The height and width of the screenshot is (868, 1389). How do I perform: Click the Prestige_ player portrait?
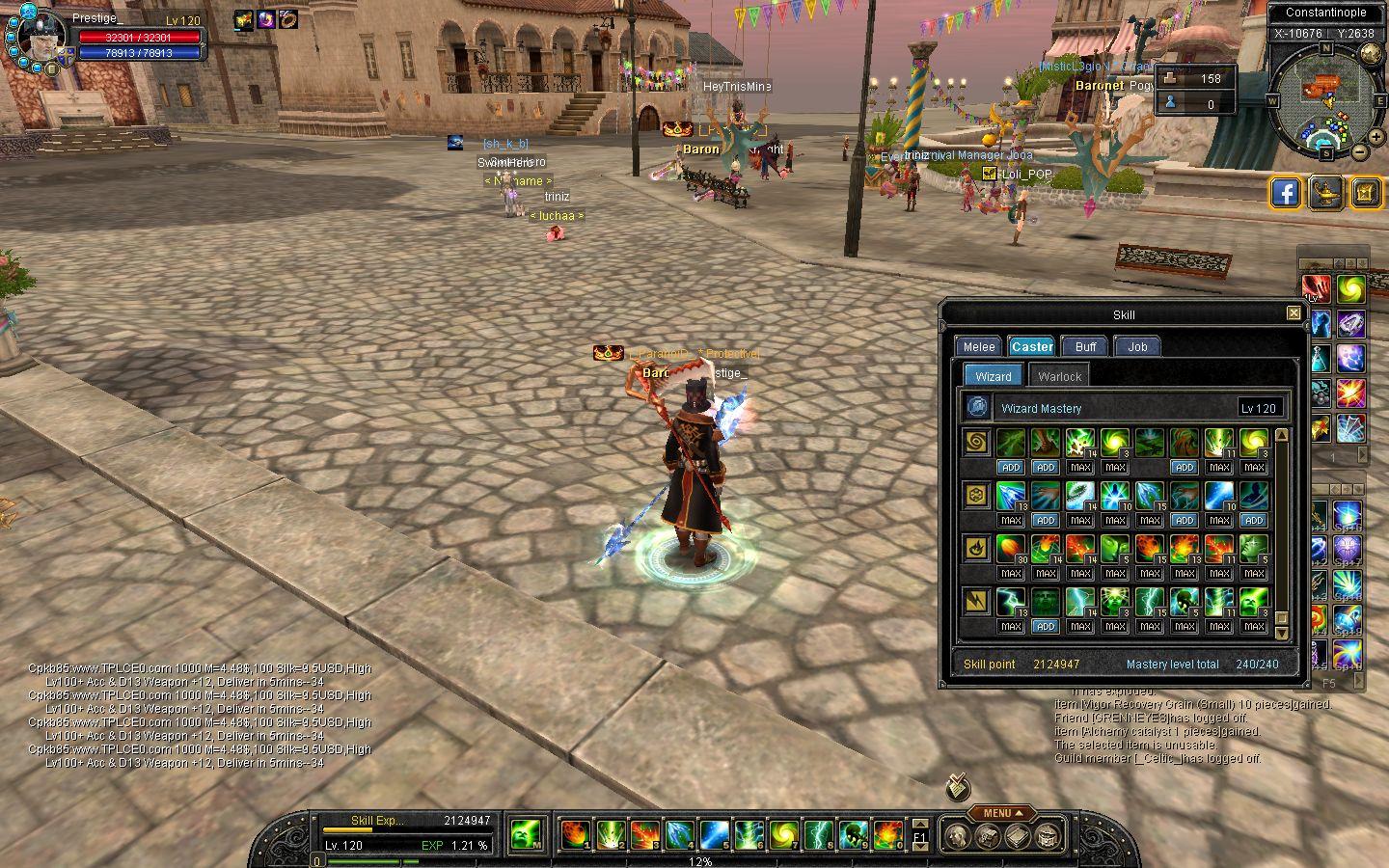click(x=38, y=39)
